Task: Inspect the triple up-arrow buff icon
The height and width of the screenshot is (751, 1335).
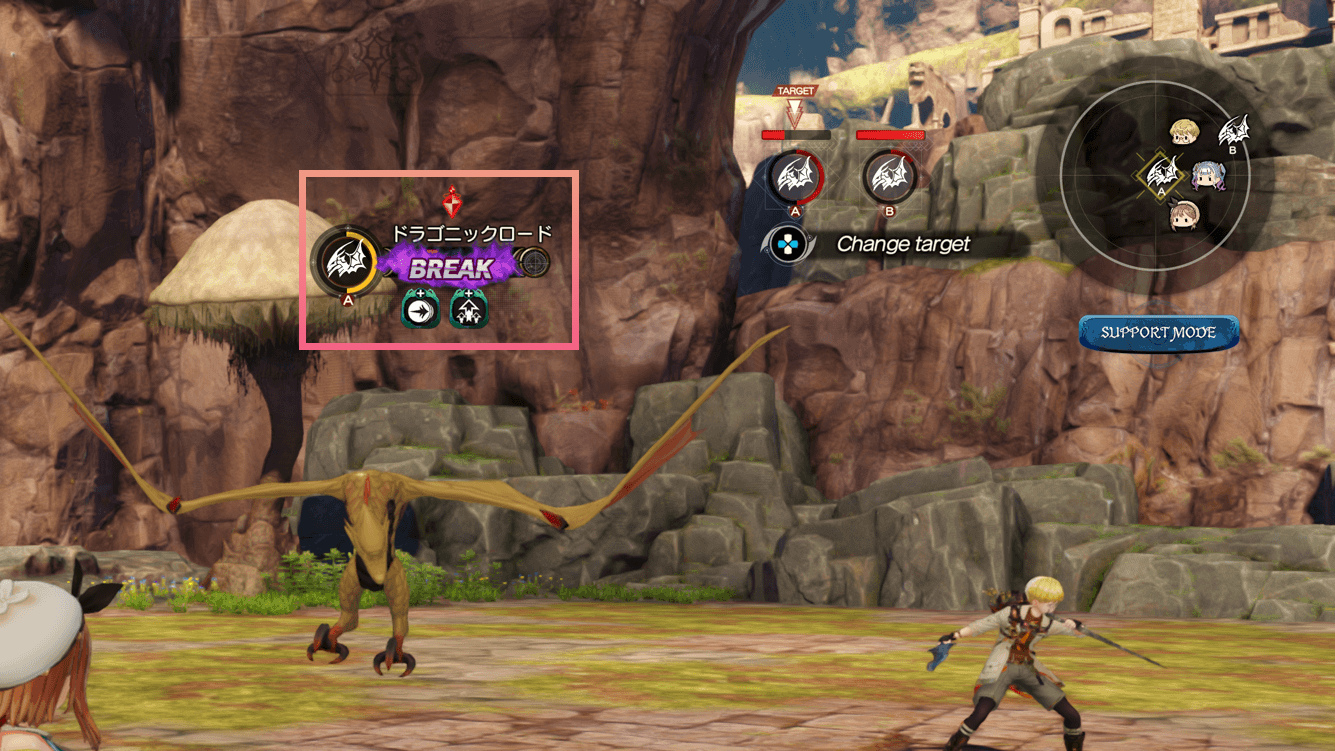Action: click(x=469, y=310)
